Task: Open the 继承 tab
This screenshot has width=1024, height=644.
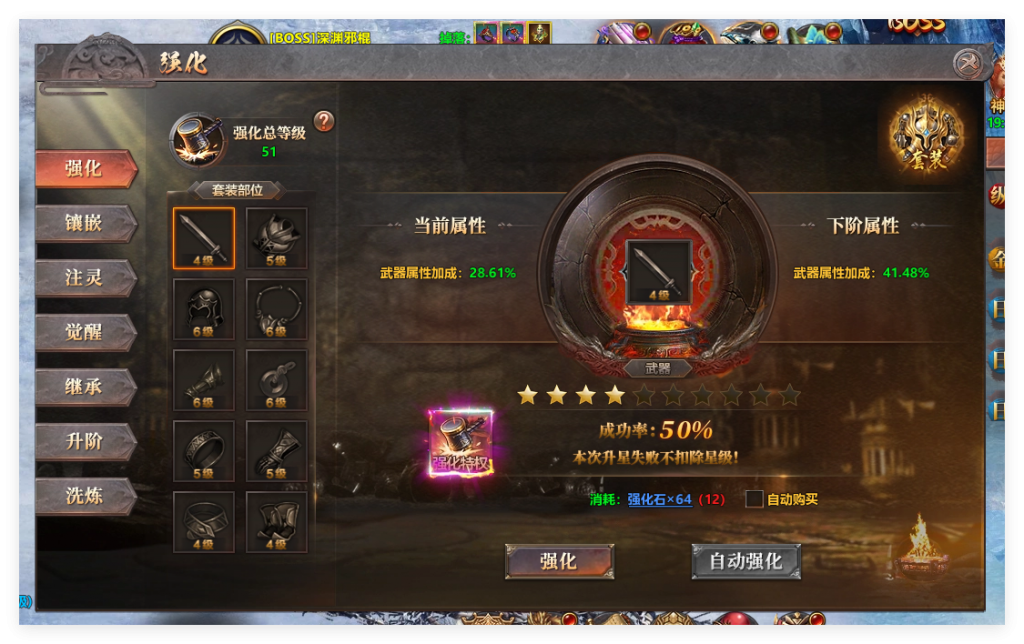Action: click(85, 387)
